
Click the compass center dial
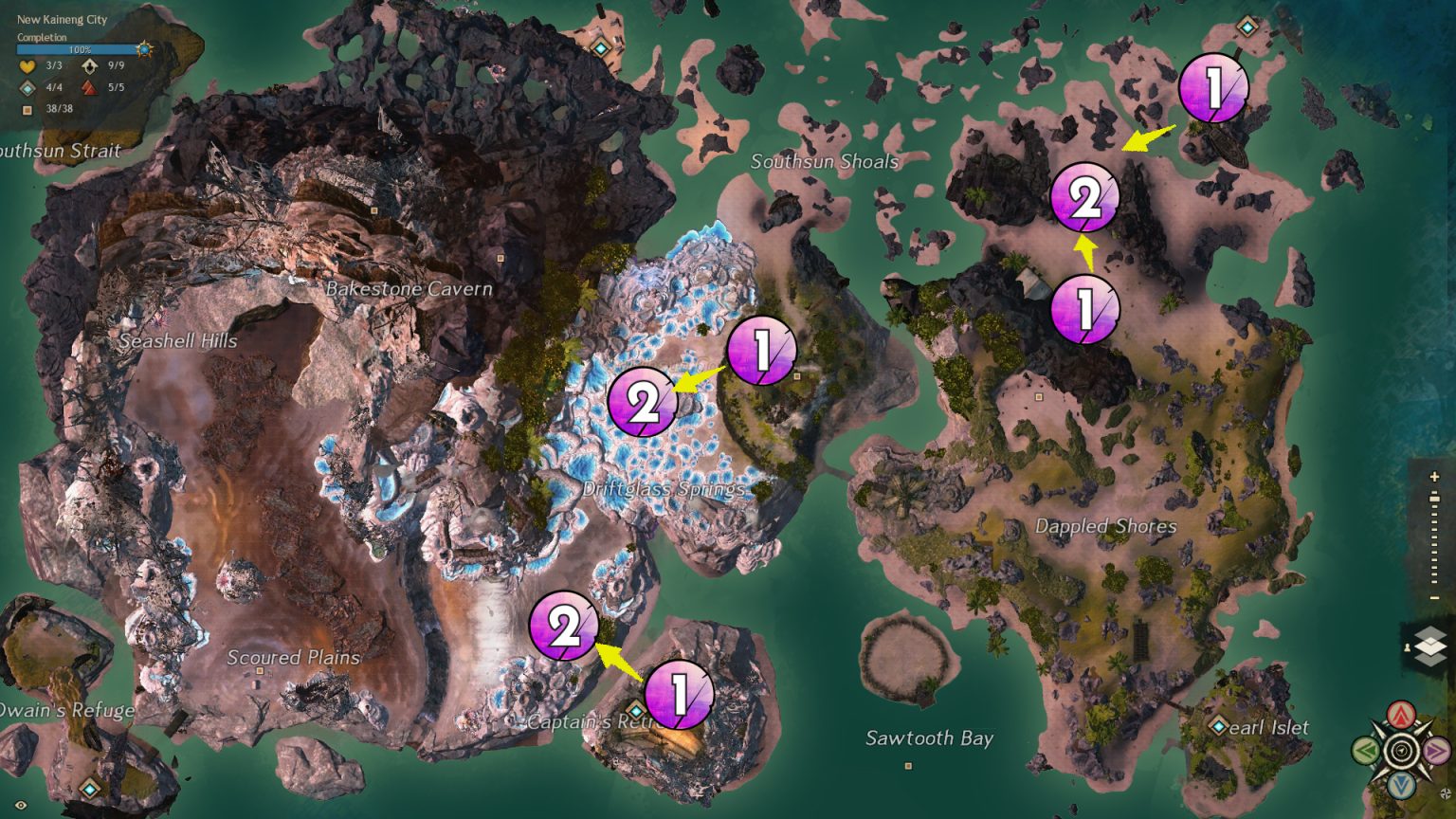point(1400,750)
